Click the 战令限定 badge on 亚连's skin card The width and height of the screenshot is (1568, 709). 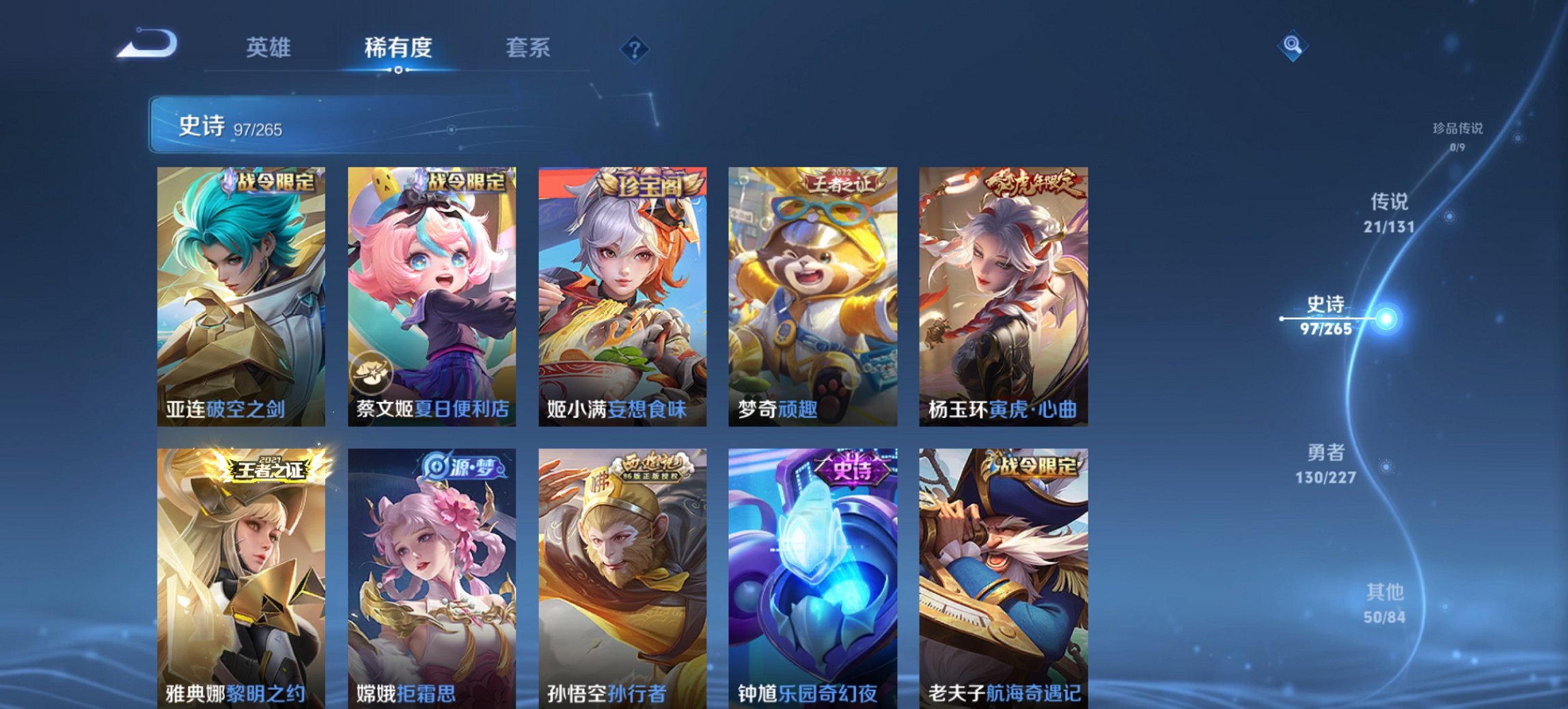pos(272,185)
